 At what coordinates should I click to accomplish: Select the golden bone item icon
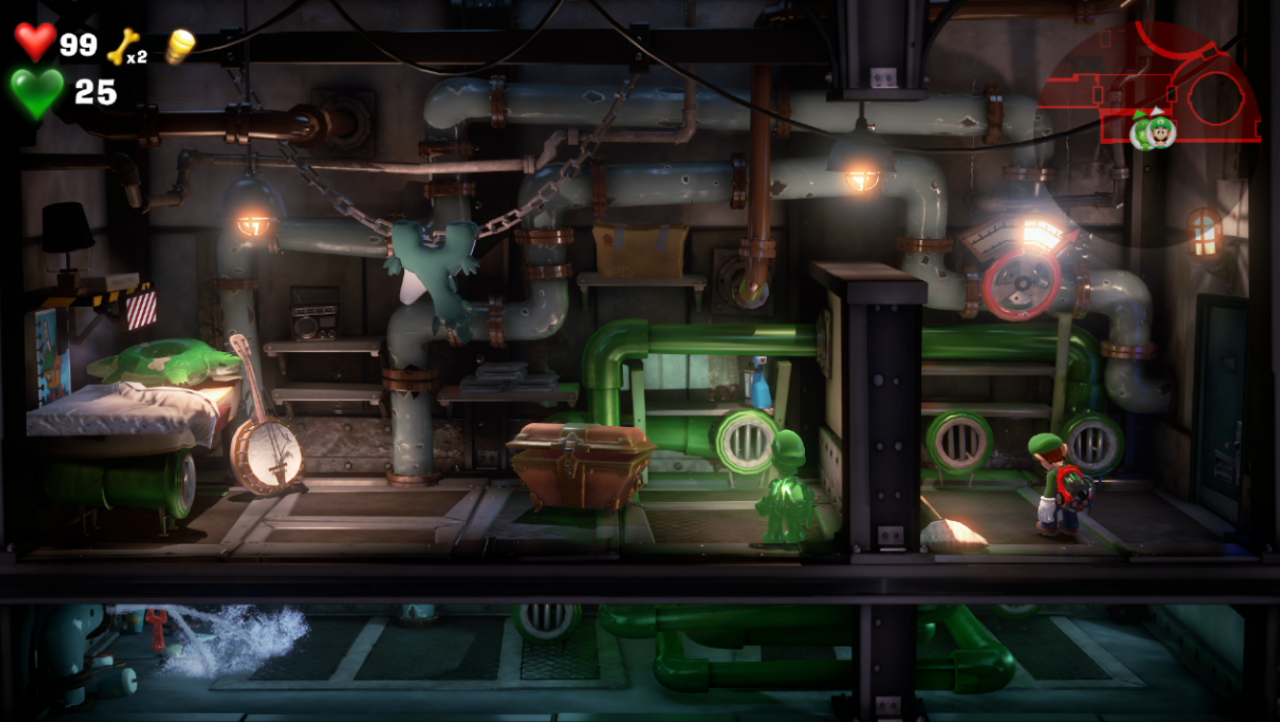coord(121,46)
